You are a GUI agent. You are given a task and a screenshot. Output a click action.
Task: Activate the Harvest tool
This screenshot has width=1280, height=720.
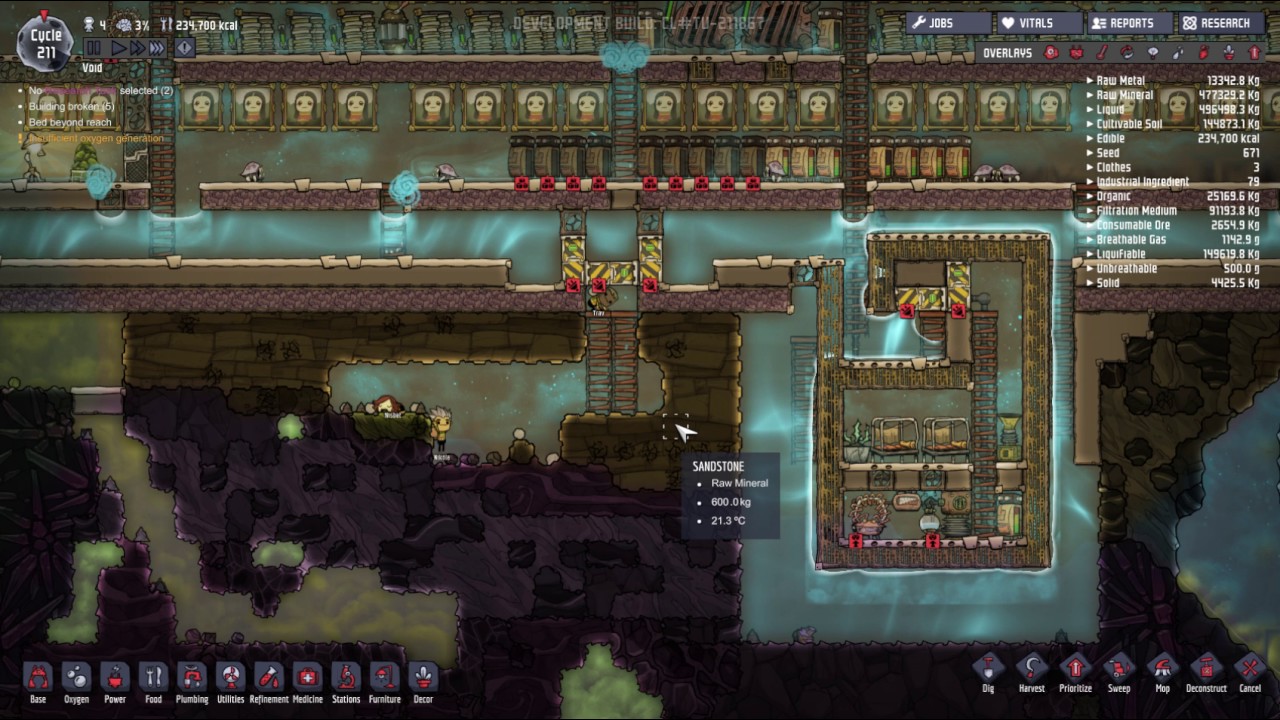[x=1031, y=671]
